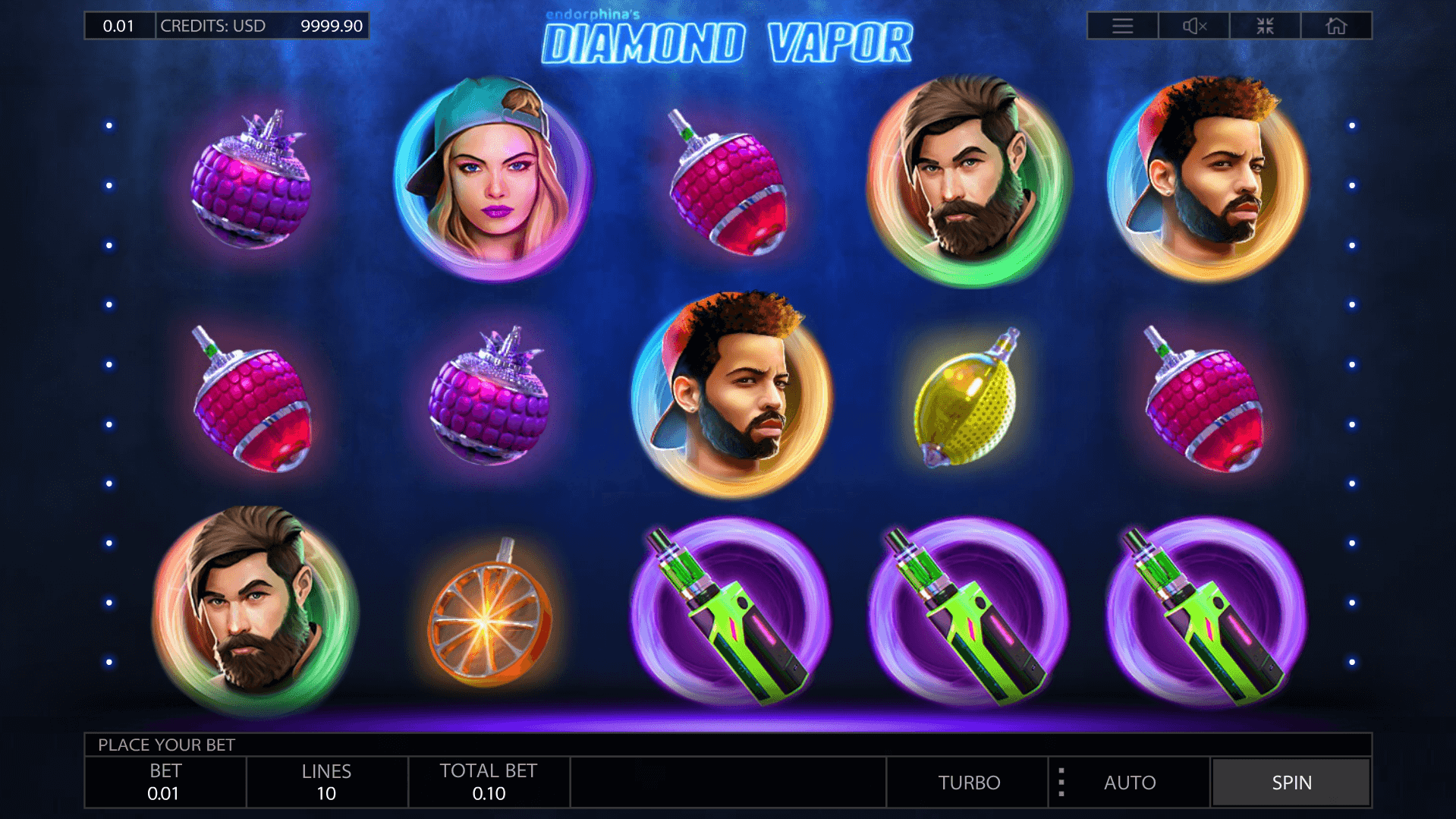The height and width of the screenshot is (819, 1456).
Task: Adjust the number of Lines
Action: [x=326, y=782]
